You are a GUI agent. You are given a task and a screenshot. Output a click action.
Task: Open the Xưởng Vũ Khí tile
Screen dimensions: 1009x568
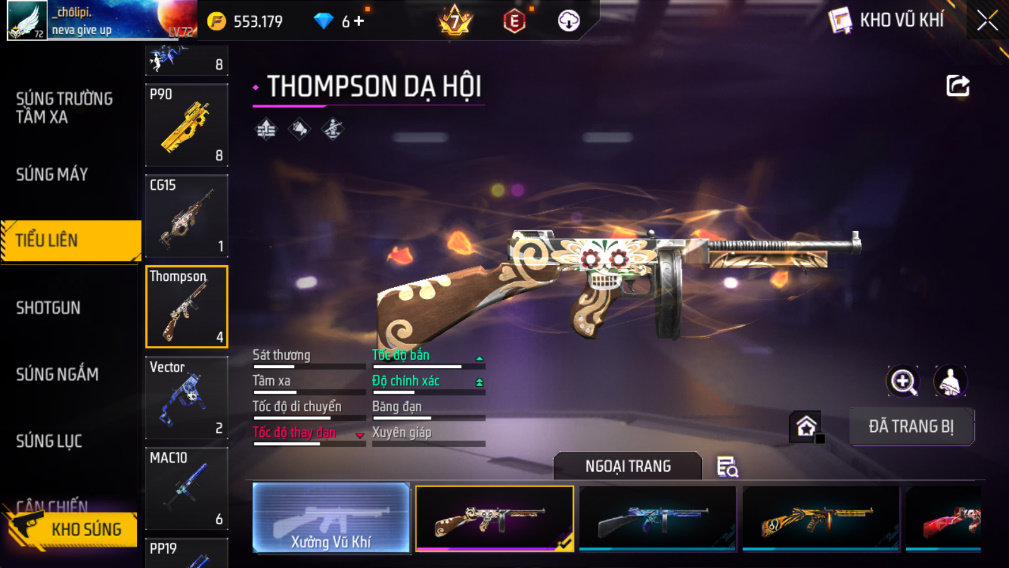[x=331, y=518]
